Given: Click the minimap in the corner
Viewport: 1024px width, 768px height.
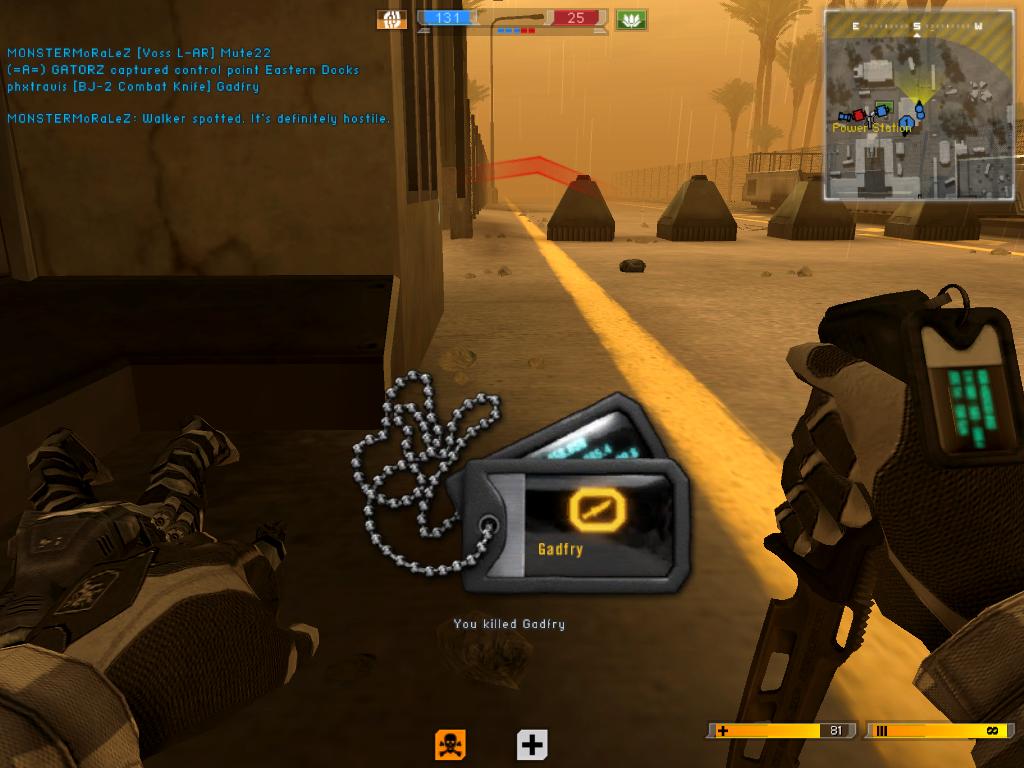Looking at the screenshot, I should [x=919, y=103].
